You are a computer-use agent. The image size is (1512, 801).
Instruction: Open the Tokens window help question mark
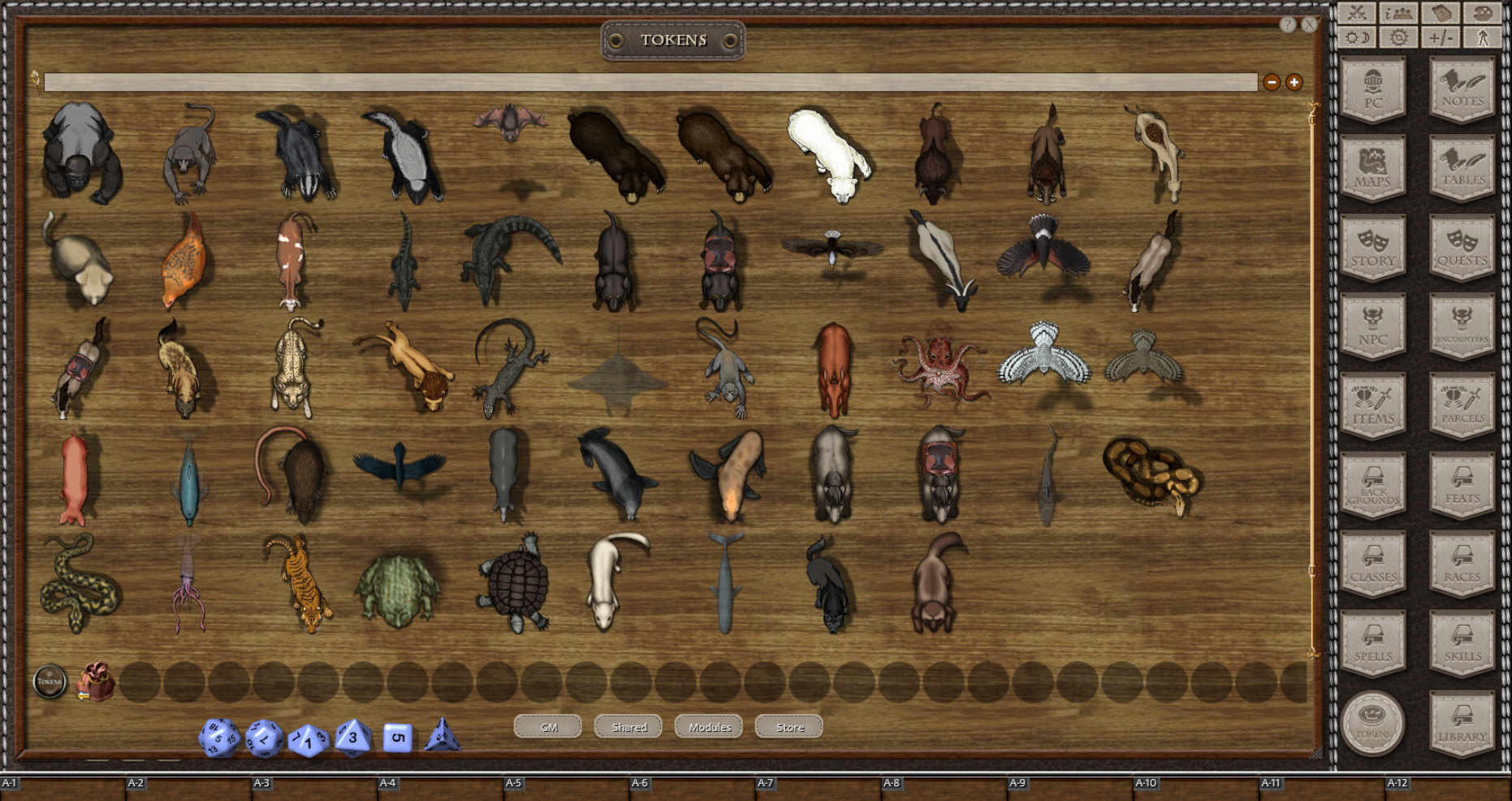pos(1289,24)
